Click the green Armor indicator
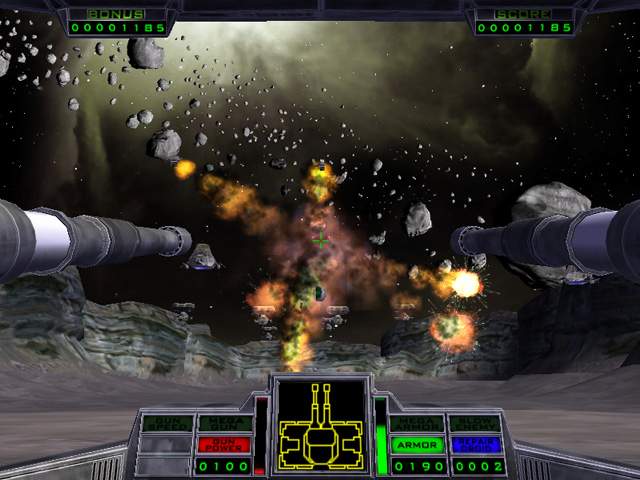 [416, 444]
